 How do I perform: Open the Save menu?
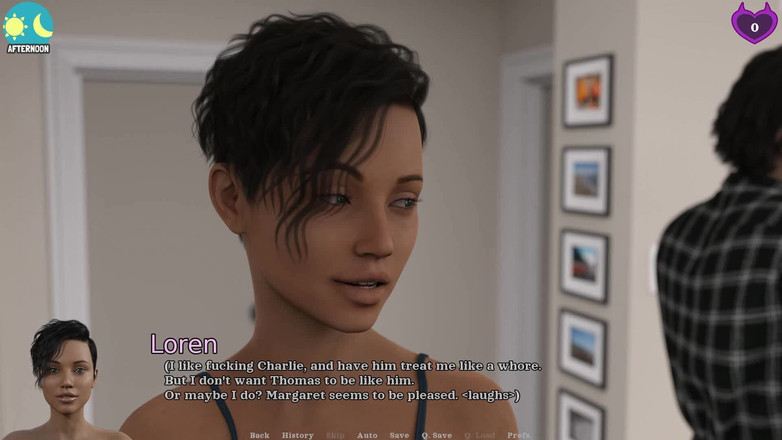coord(399,435)
